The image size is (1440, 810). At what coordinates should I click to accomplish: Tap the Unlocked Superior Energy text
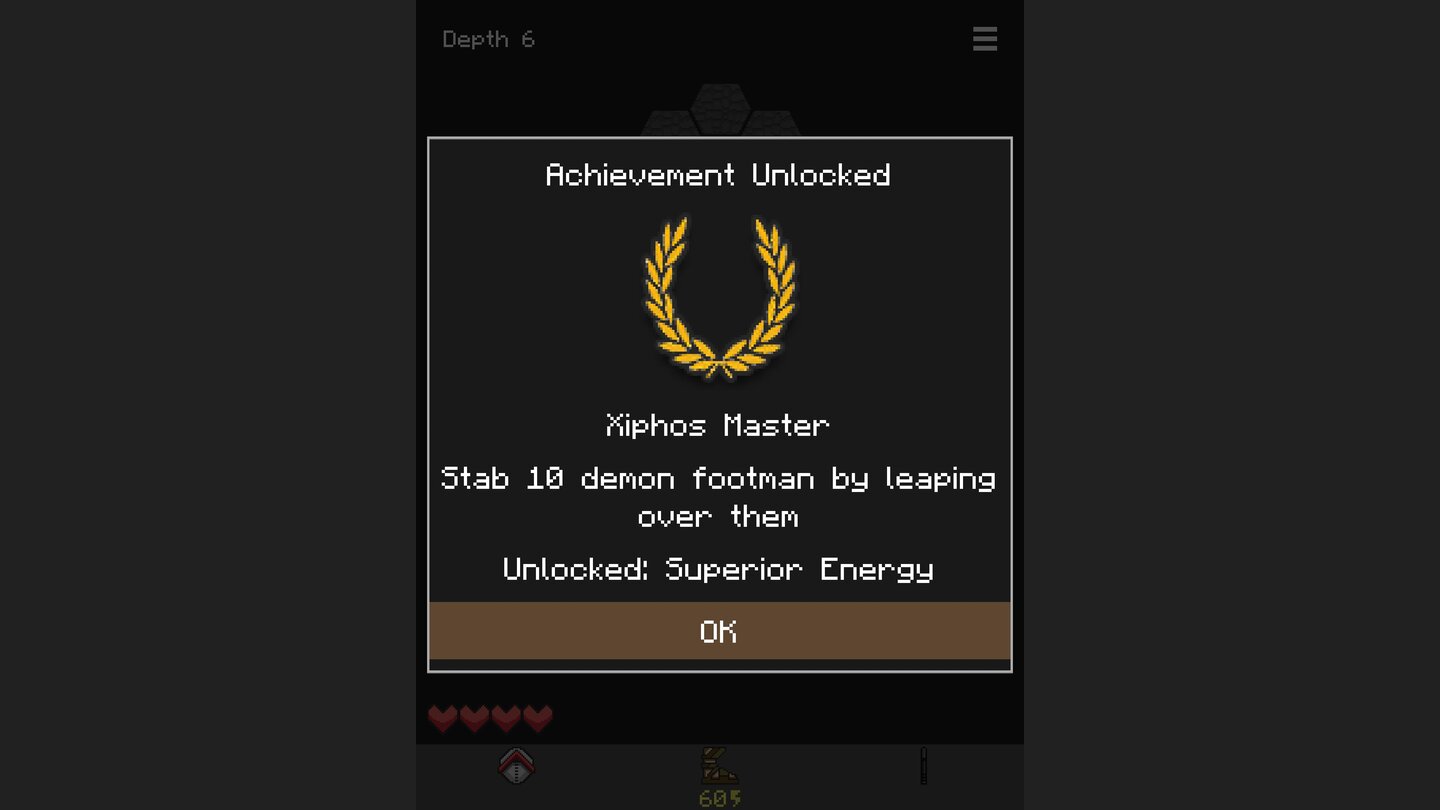[718, 569]
